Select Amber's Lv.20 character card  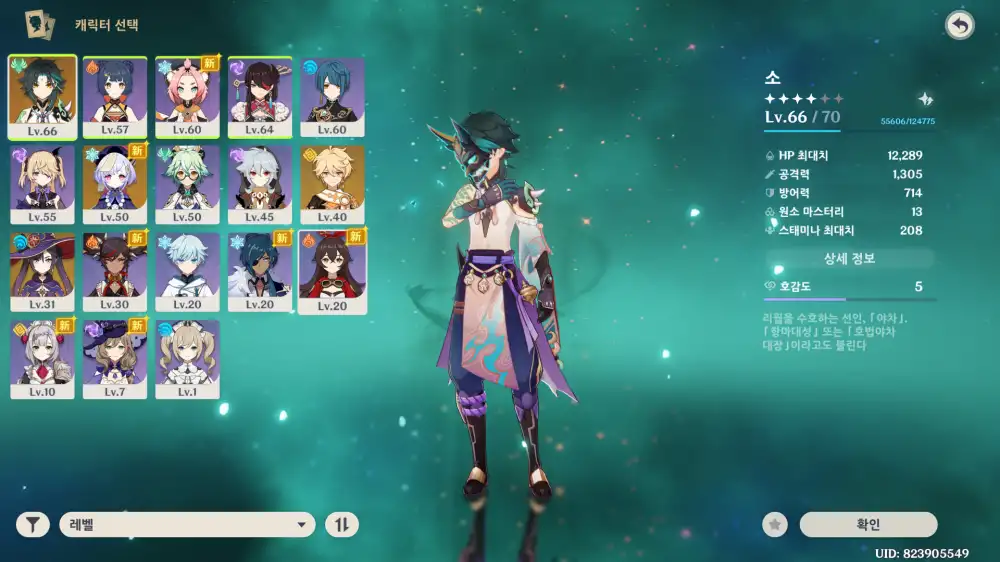(x=332, y=270)
